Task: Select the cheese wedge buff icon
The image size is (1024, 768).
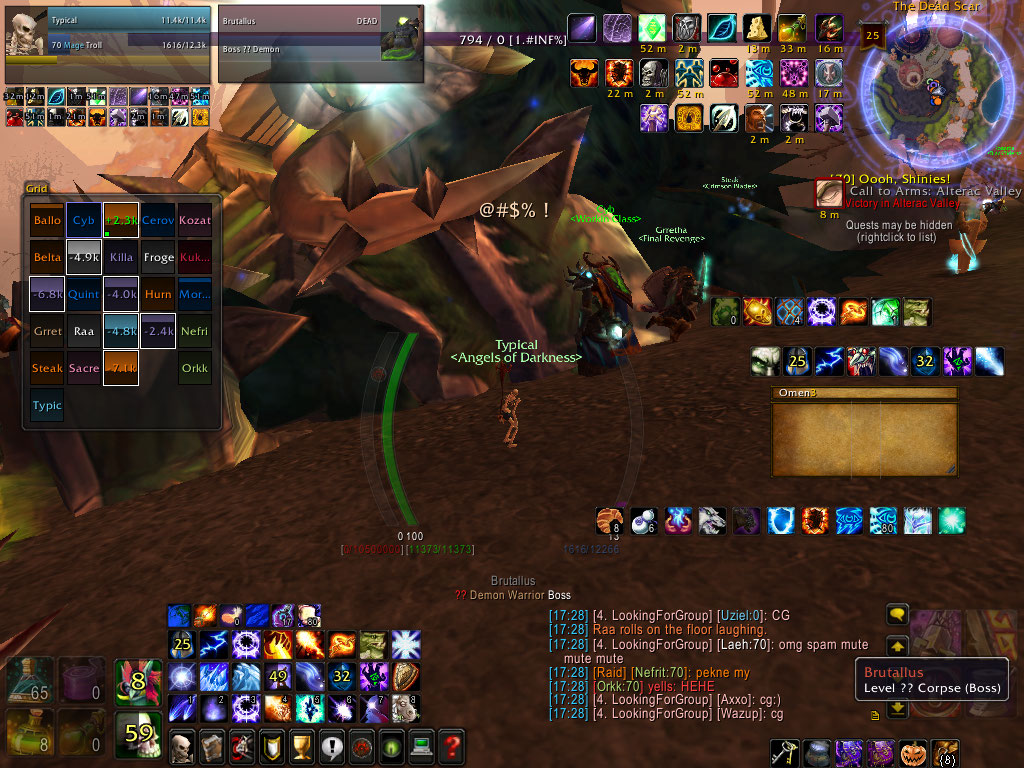Action: (756, 28)
